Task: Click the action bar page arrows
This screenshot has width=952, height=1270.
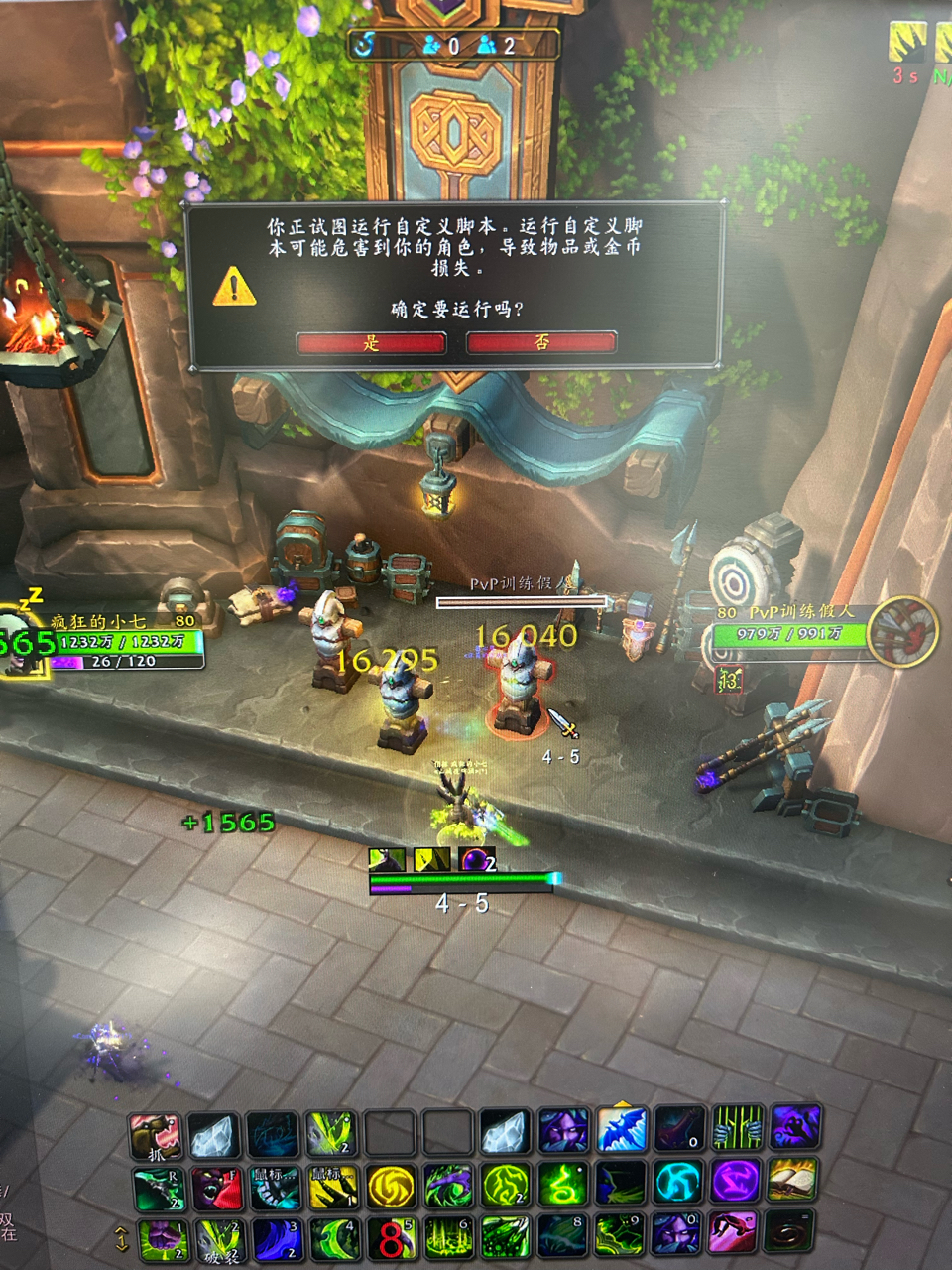Action: pos(122,1239)
